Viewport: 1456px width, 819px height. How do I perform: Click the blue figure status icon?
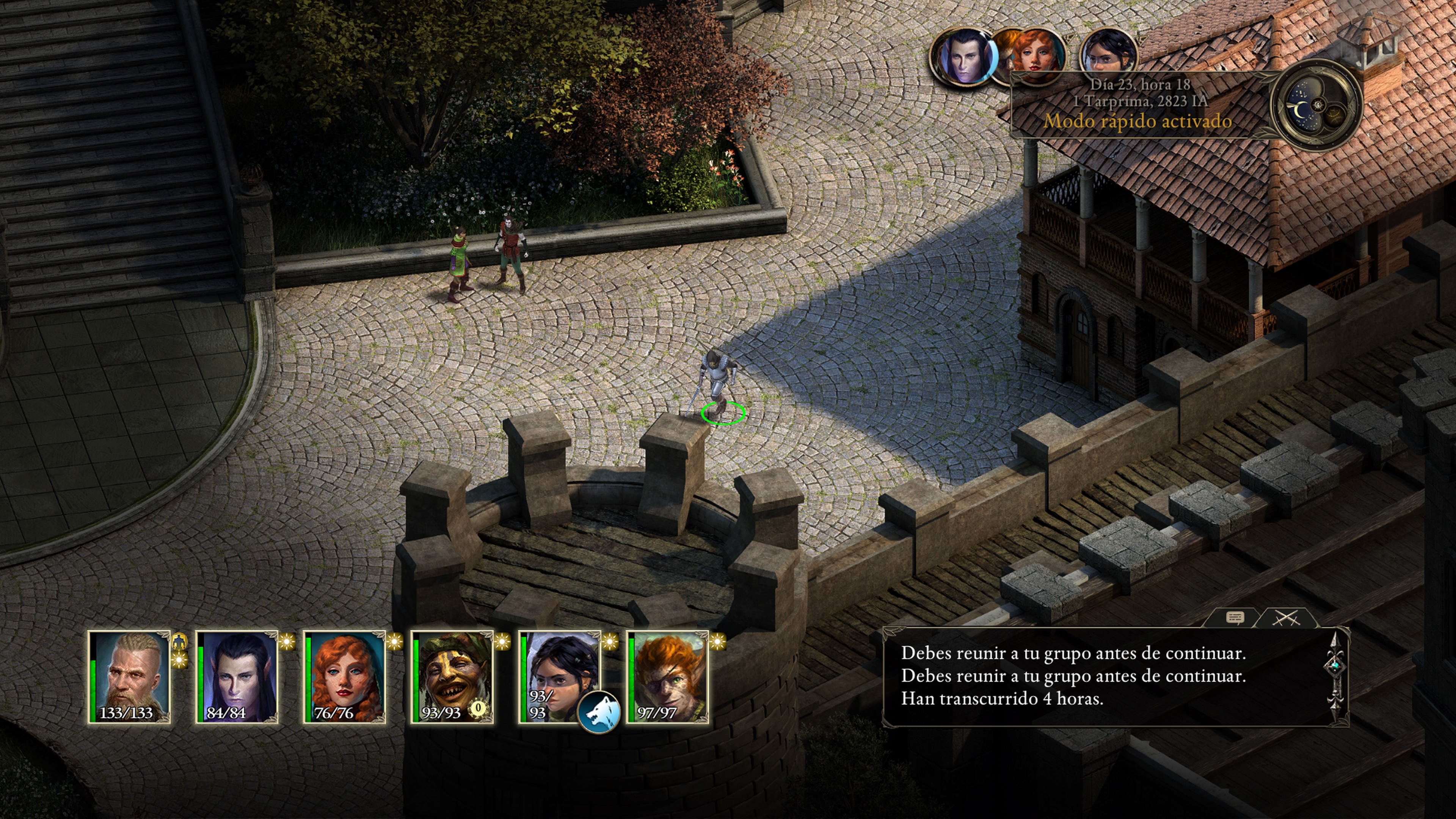click(x=179, y=641)
